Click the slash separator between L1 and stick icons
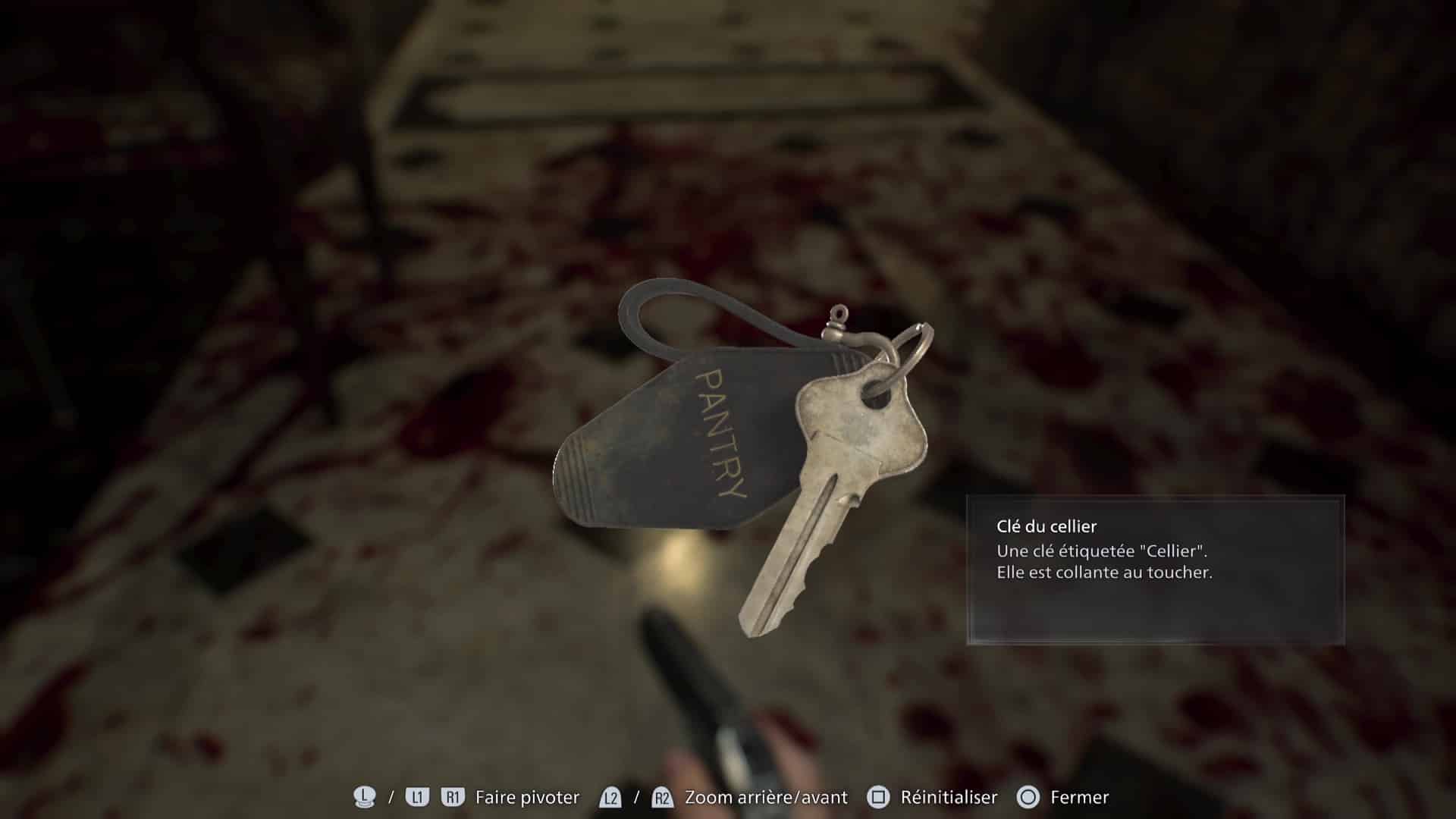The width and height of the screenshot is (1456, 819). tap(391, 797)
